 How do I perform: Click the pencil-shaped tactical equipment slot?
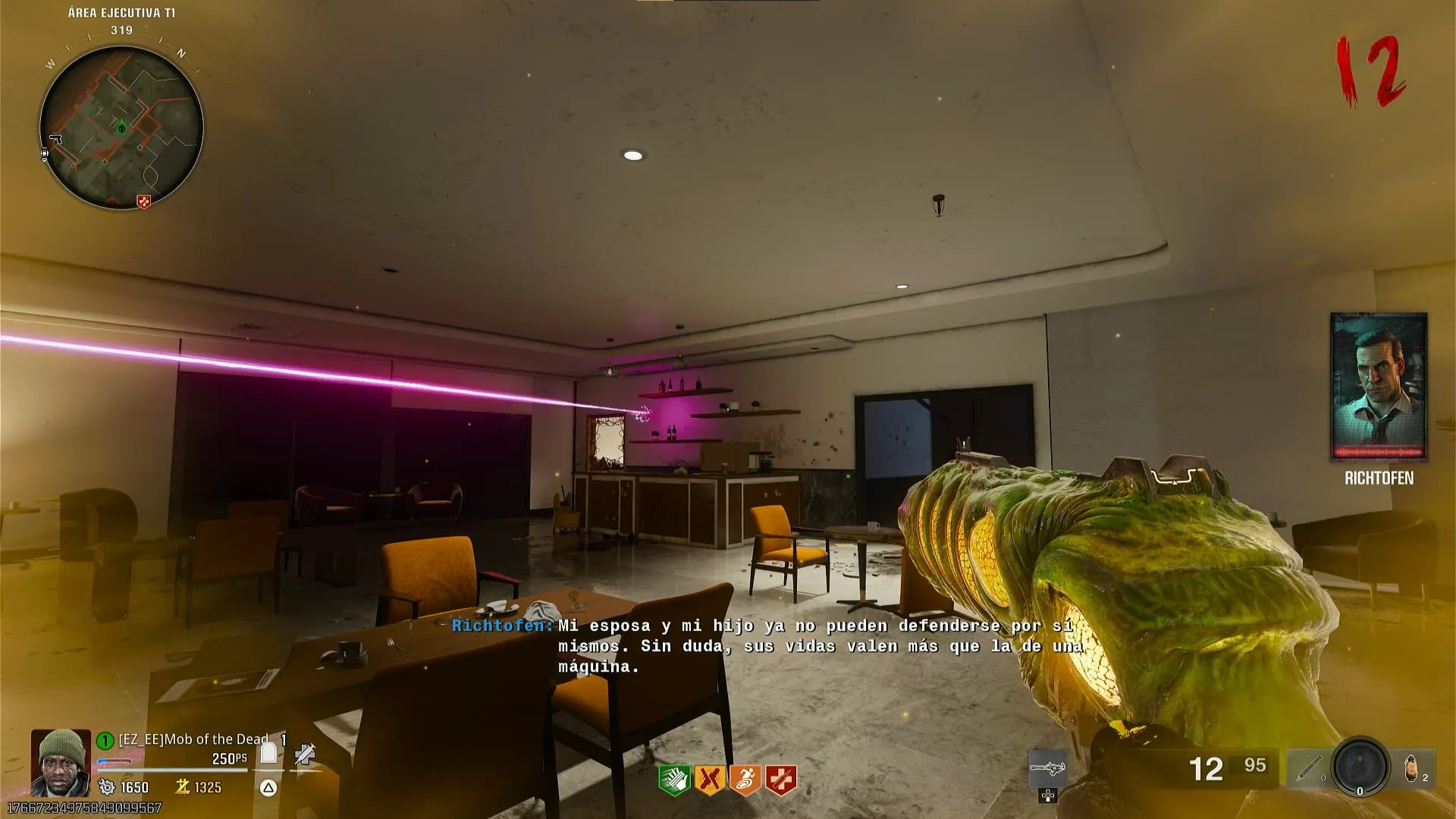[x=1308, y=769]
